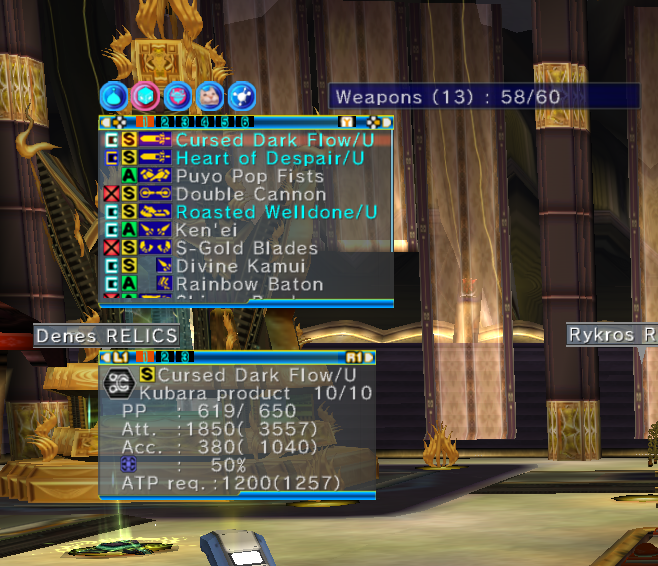Screen dimensions: 658x566
Task: Pick the Double Cannon weapon entry
Action: click(x=250, y=194)
